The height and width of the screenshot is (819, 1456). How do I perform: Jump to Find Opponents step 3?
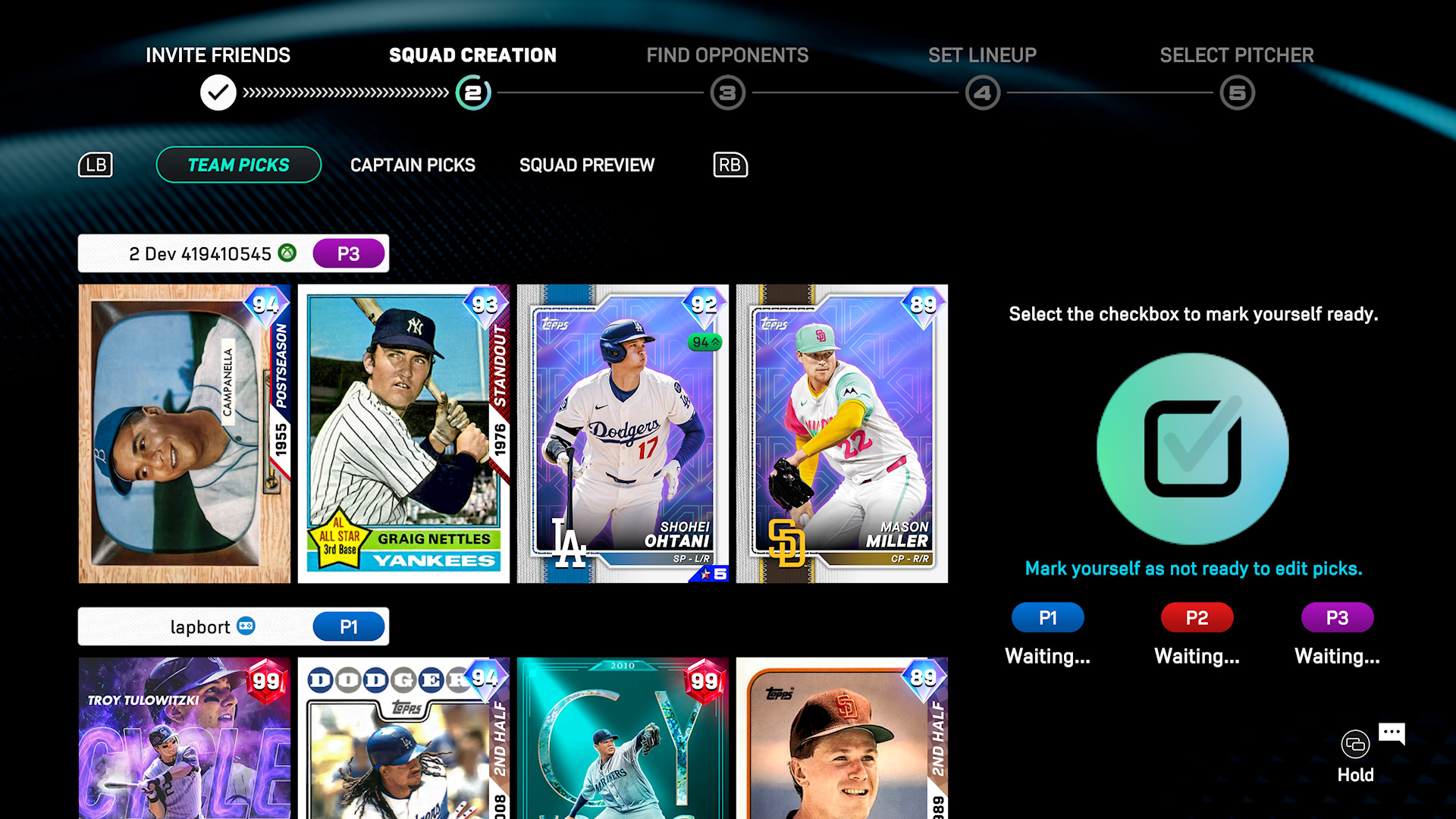[727, 93]
